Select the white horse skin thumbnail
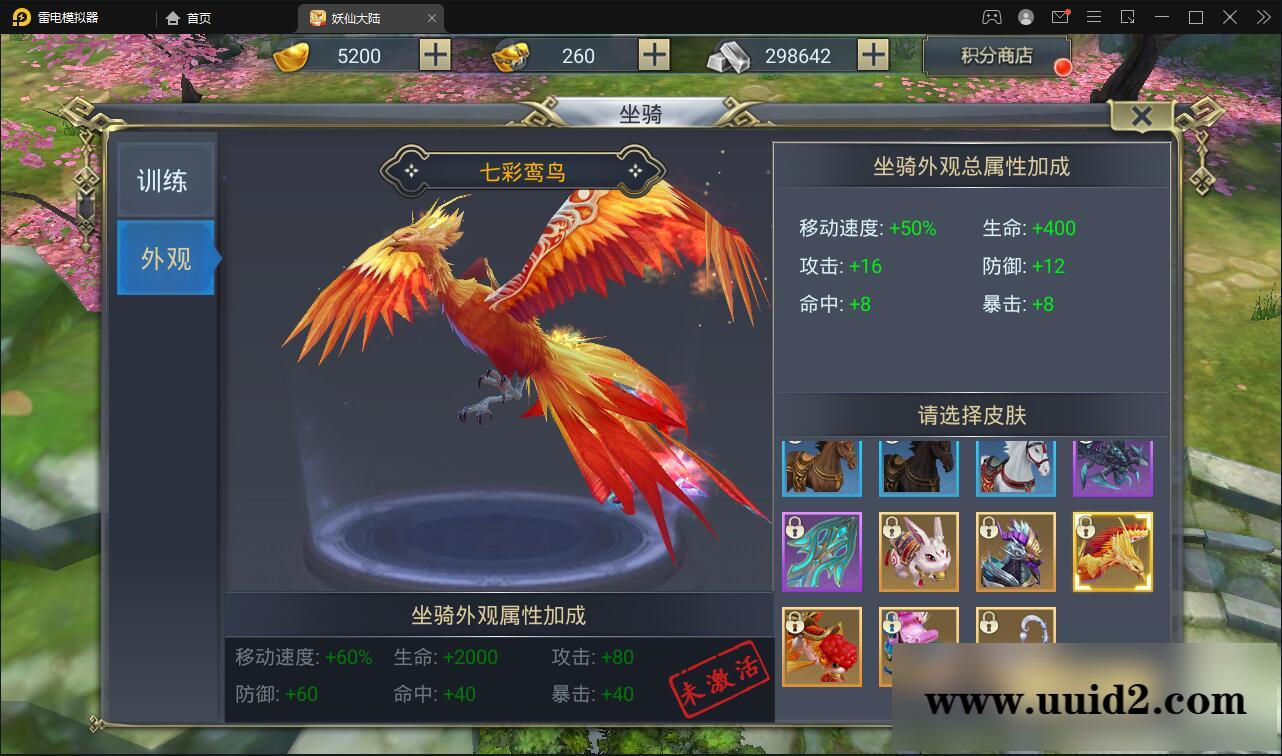1282x756 pixels. tap(1016, 467)
